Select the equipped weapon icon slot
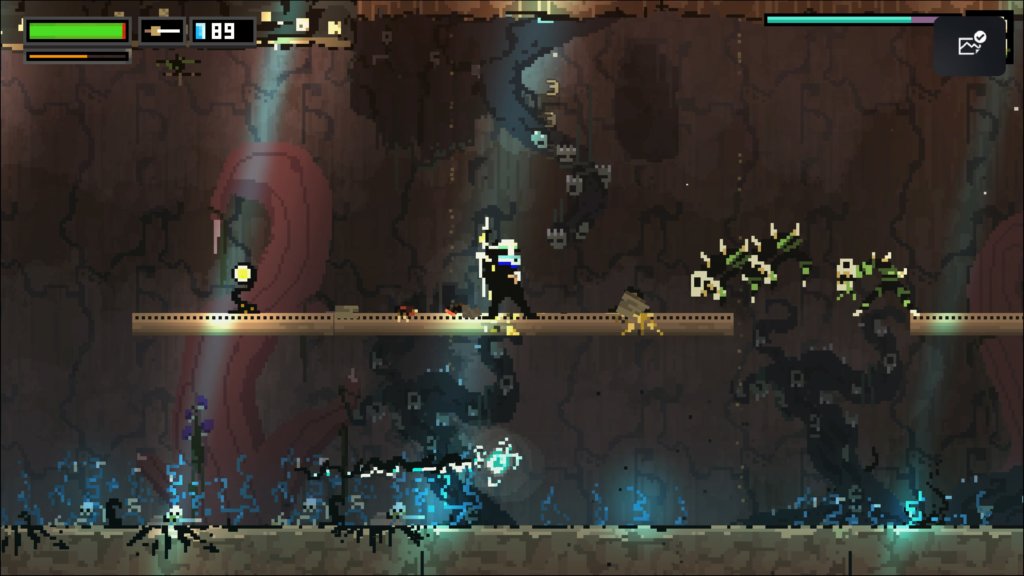The height and width of the screenshot is (576, 1024). click(161, 31)
